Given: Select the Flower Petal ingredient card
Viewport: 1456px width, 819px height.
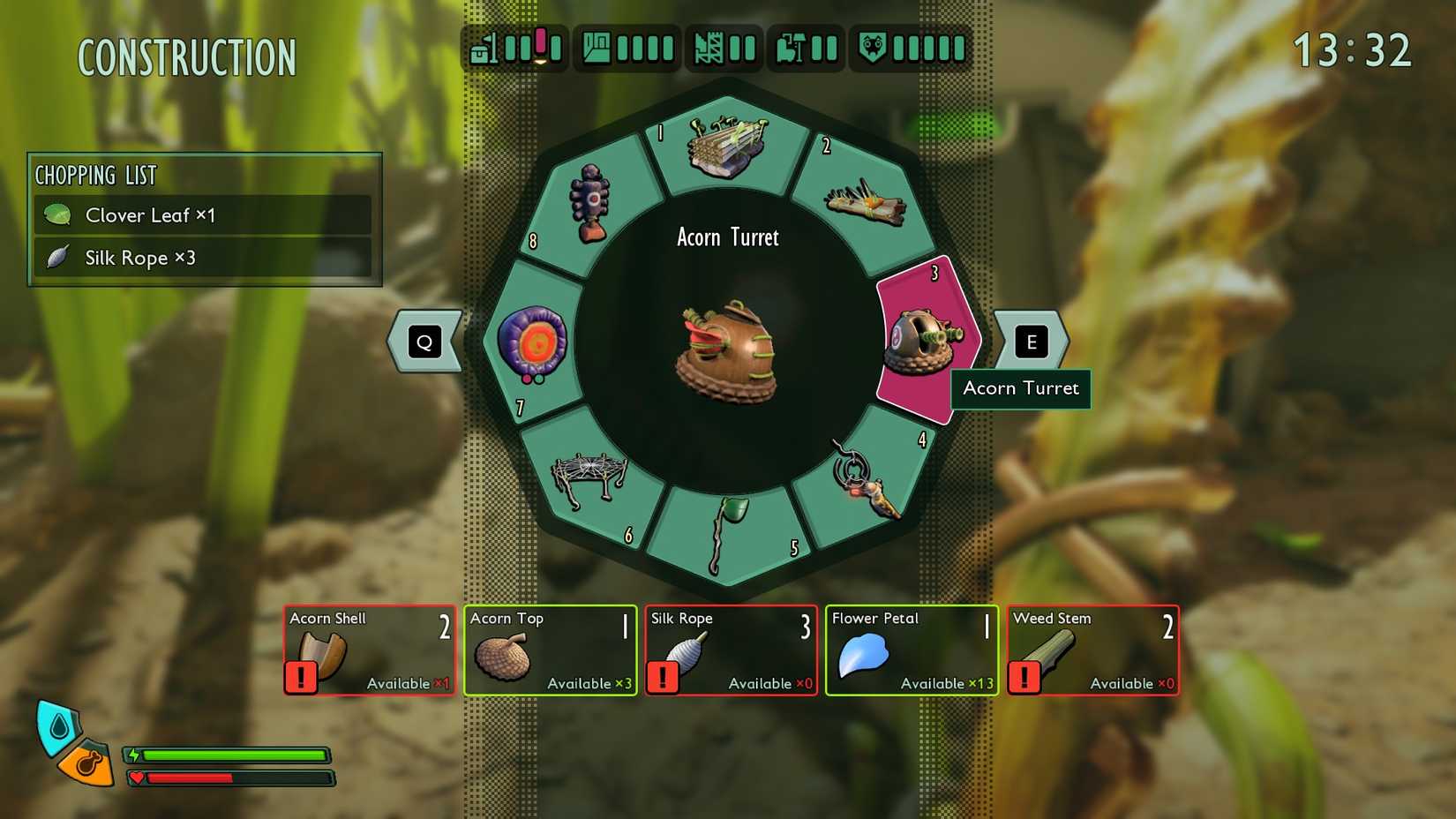Looking at the screenshot, I should click(912, 650).
